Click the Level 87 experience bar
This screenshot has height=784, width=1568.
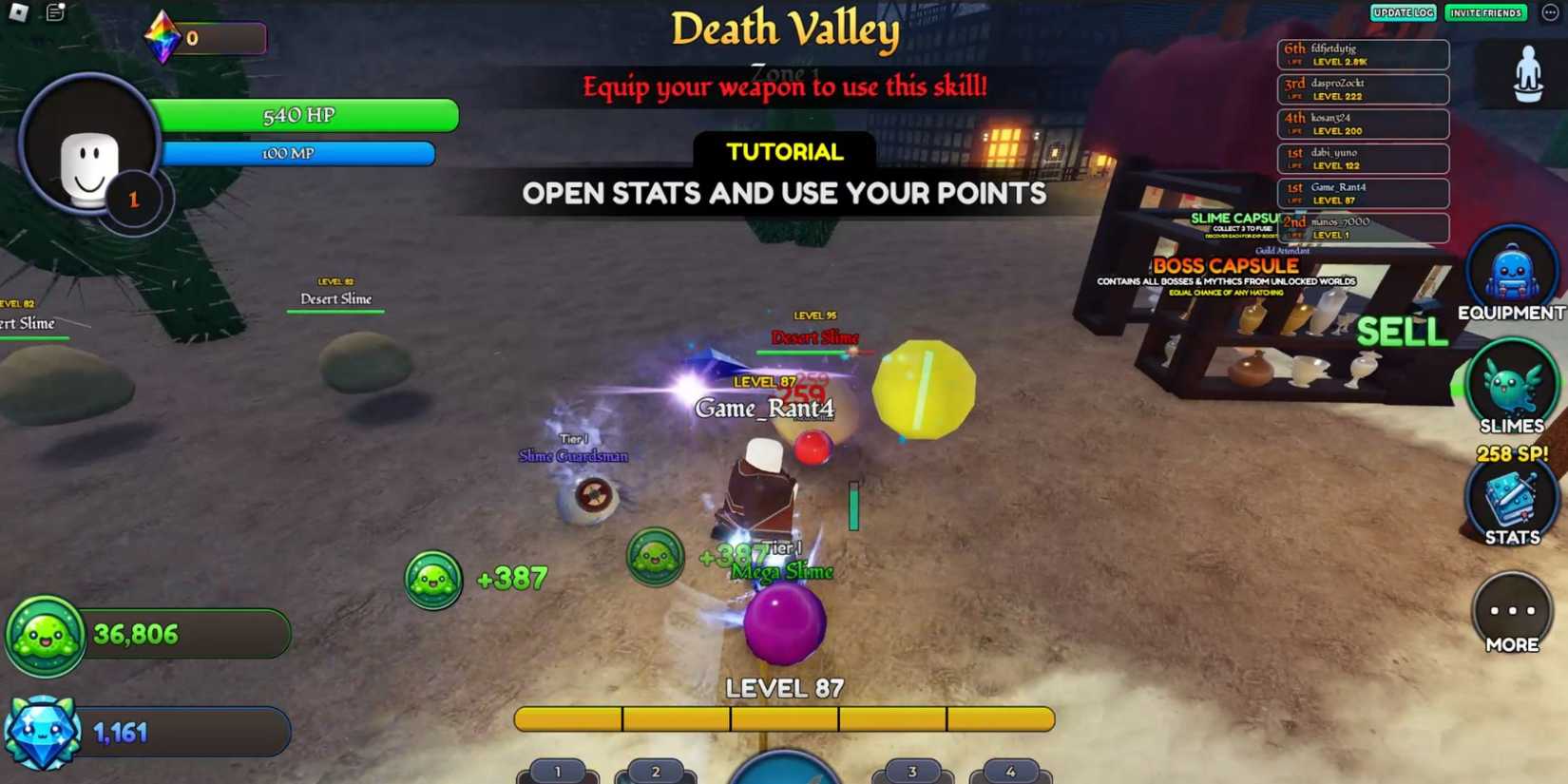783,719
